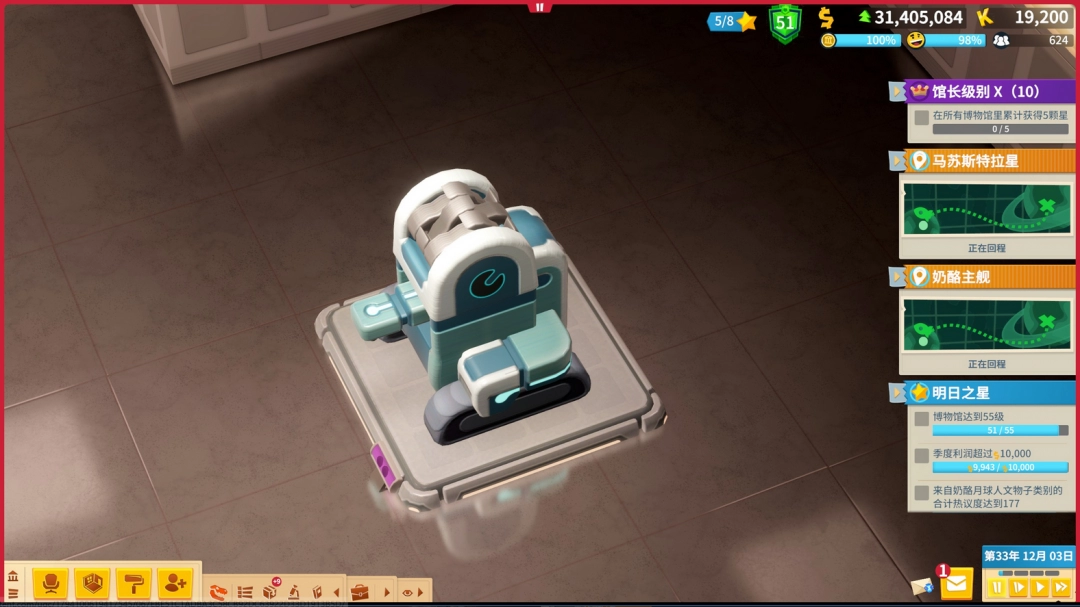Open the dinosaur skull exhibits menu
Screen dimensions: 1080x607
pos(219,592)
